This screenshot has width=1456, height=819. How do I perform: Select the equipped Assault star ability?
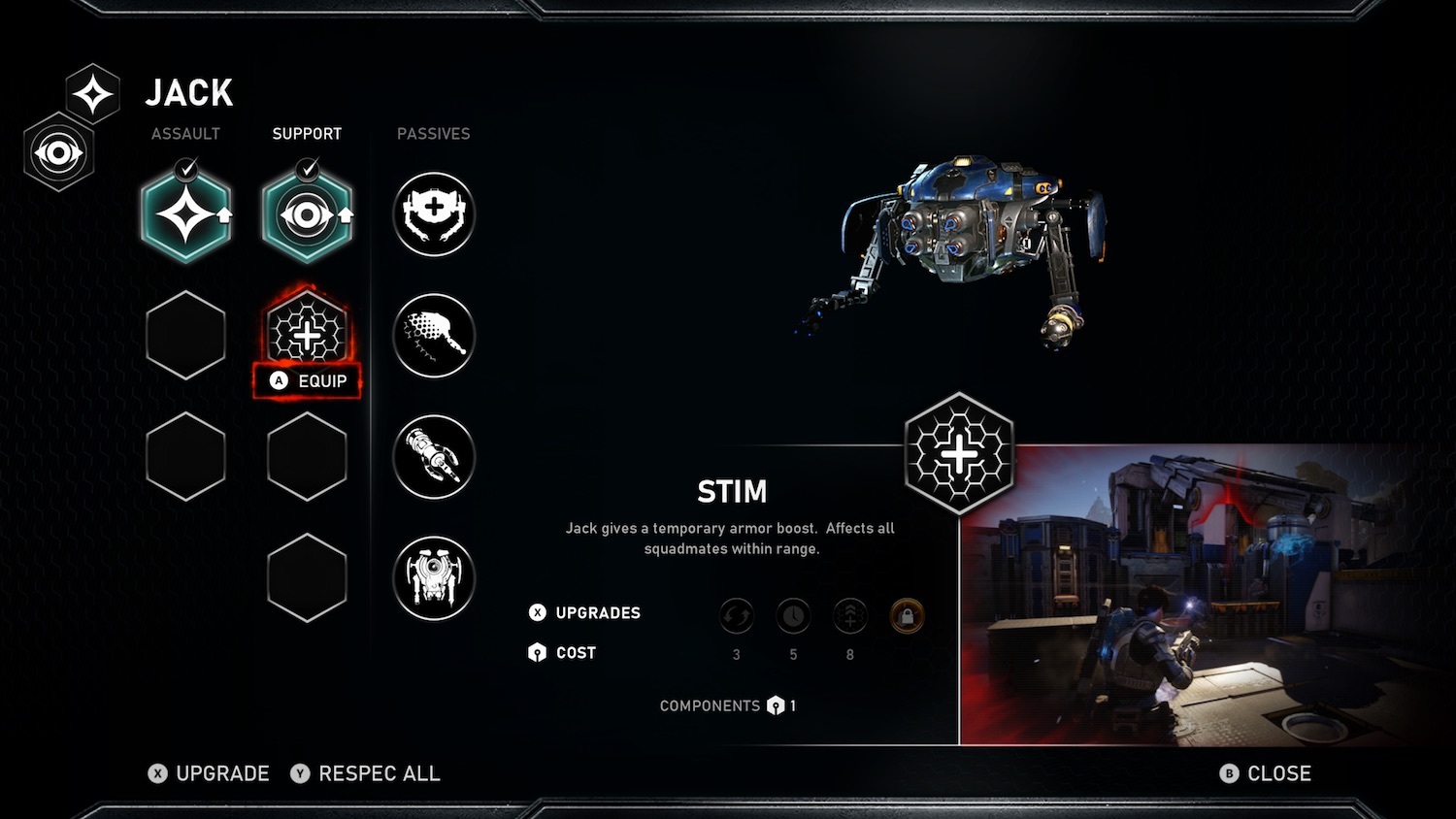click(x=185, y=215)
